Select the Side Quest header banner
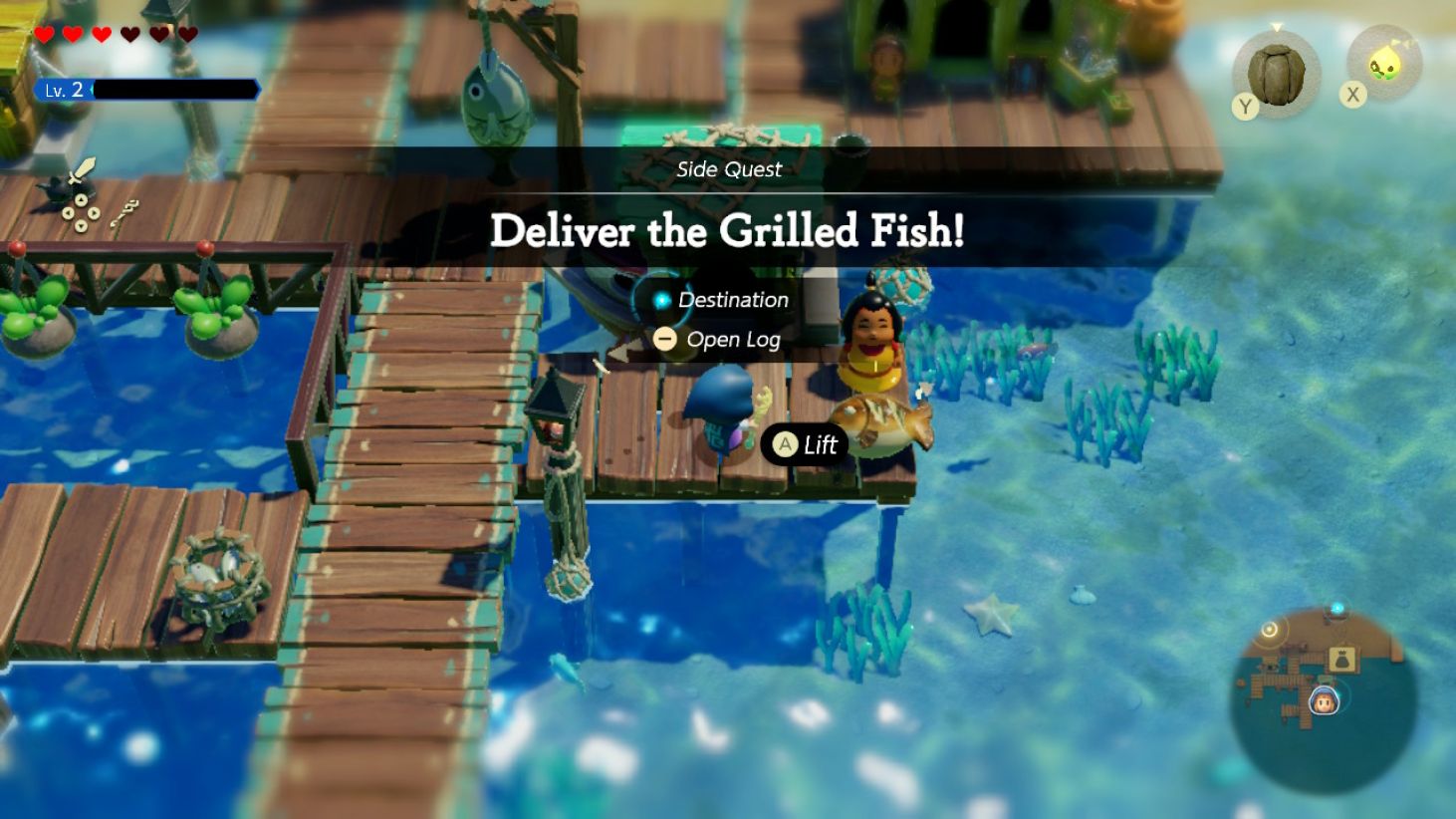Screen dimensions: 1456x819 click(x=728, y=169)
